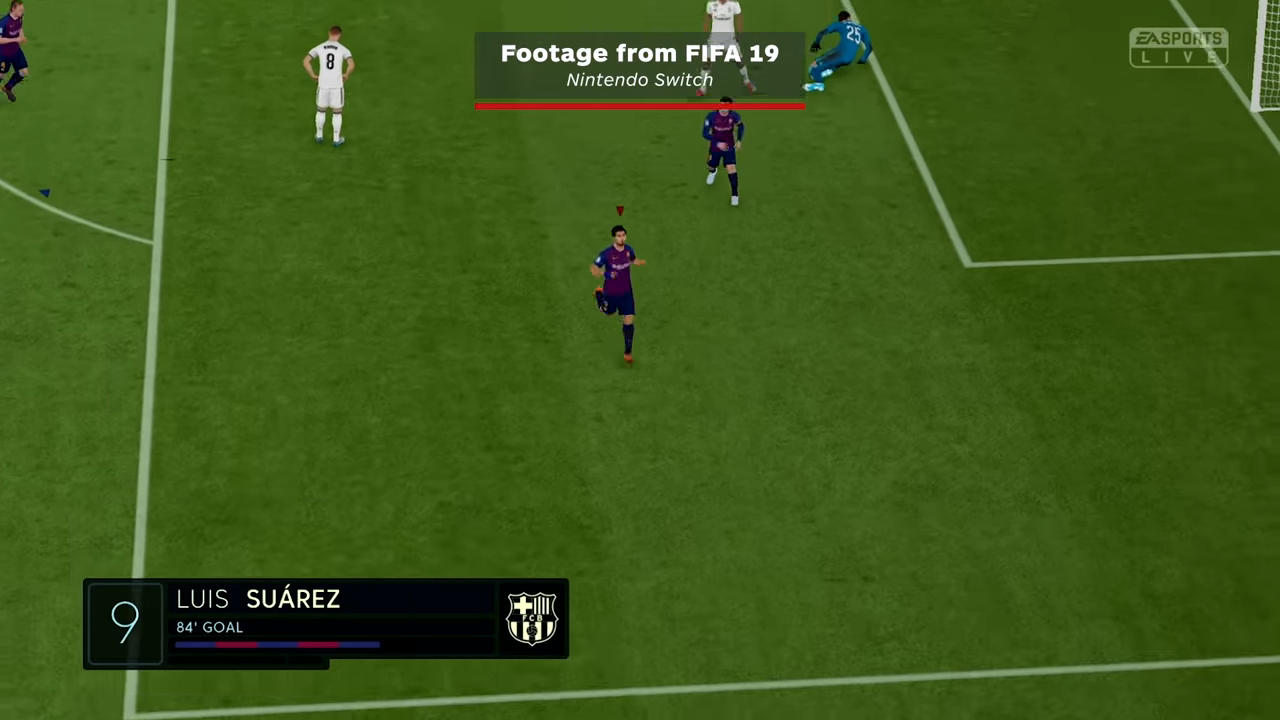Click the red progress bar under the banner

tap(640, 104)
